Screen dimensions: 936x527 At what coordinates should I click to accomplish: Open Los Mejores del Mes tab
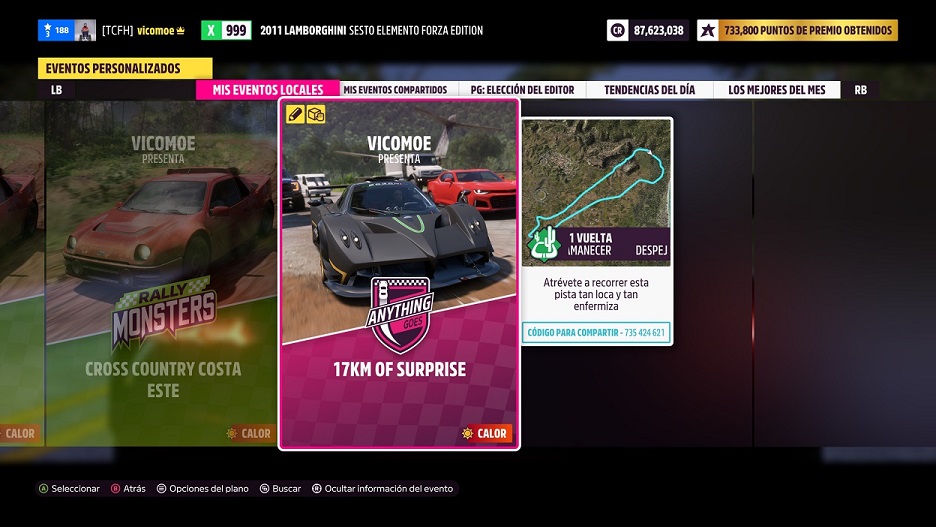click(776, 90)
